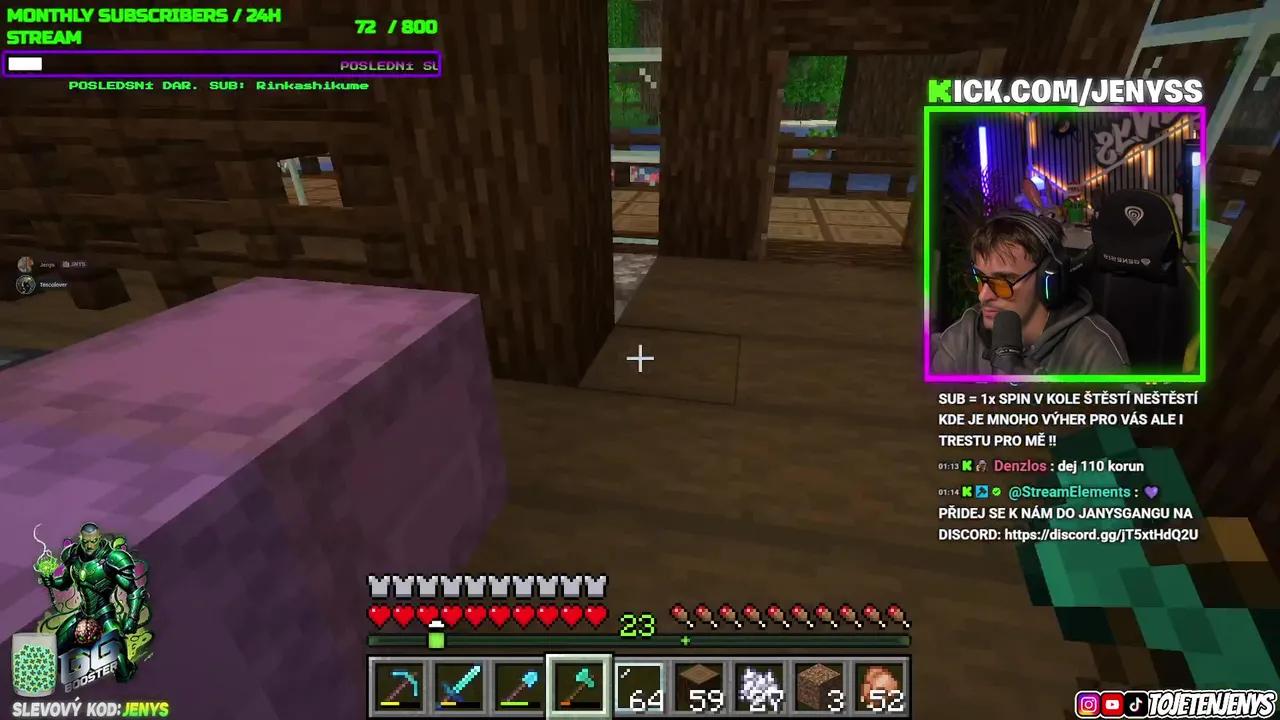Click the Denzlos username in chat
The height and width of the screenshot is (720, 1280).
pyautogui.click(x=1020, y=466)
